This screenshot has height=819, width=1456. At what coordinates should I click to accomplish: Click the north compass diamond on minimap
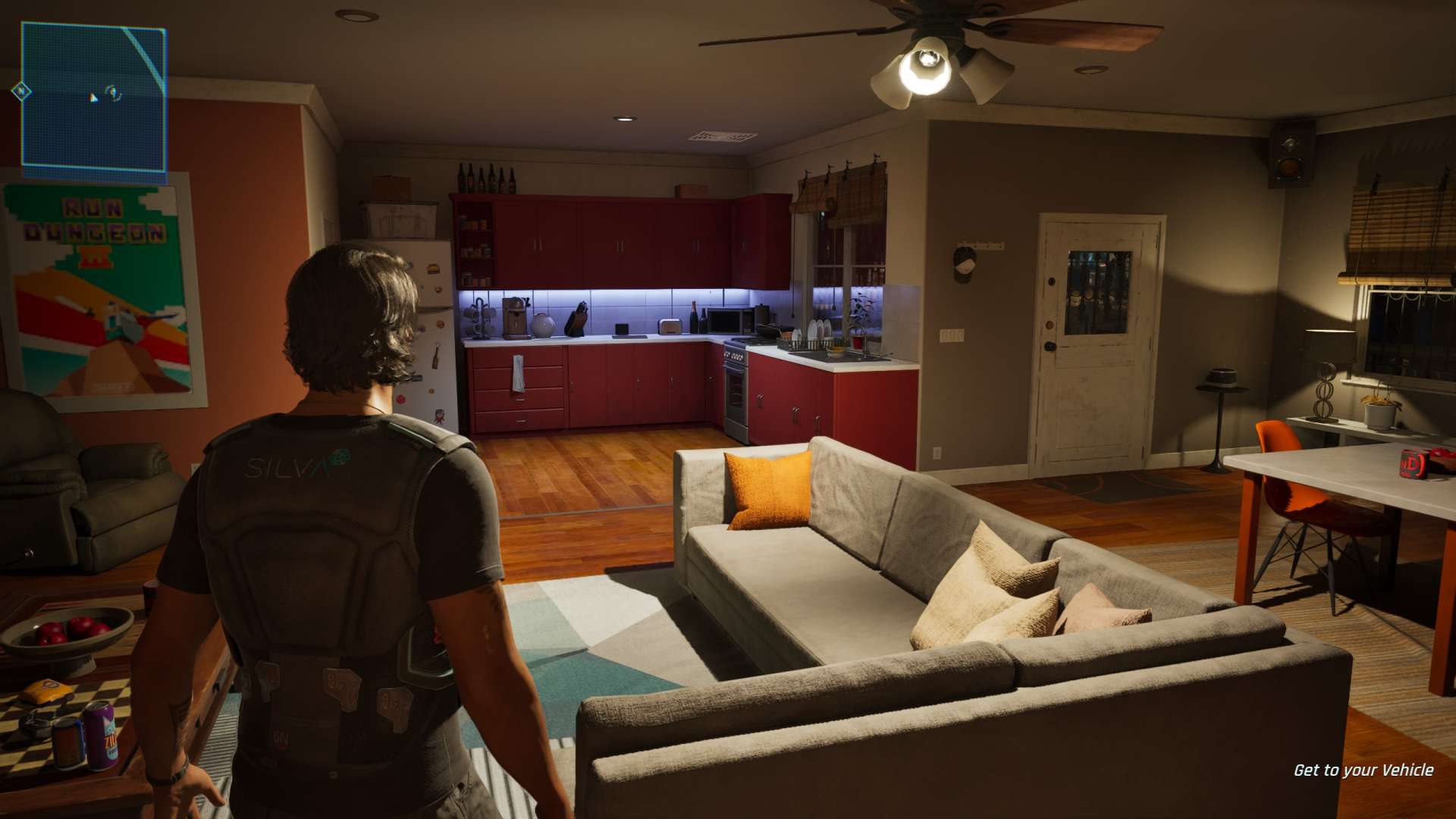click(21, 92)
